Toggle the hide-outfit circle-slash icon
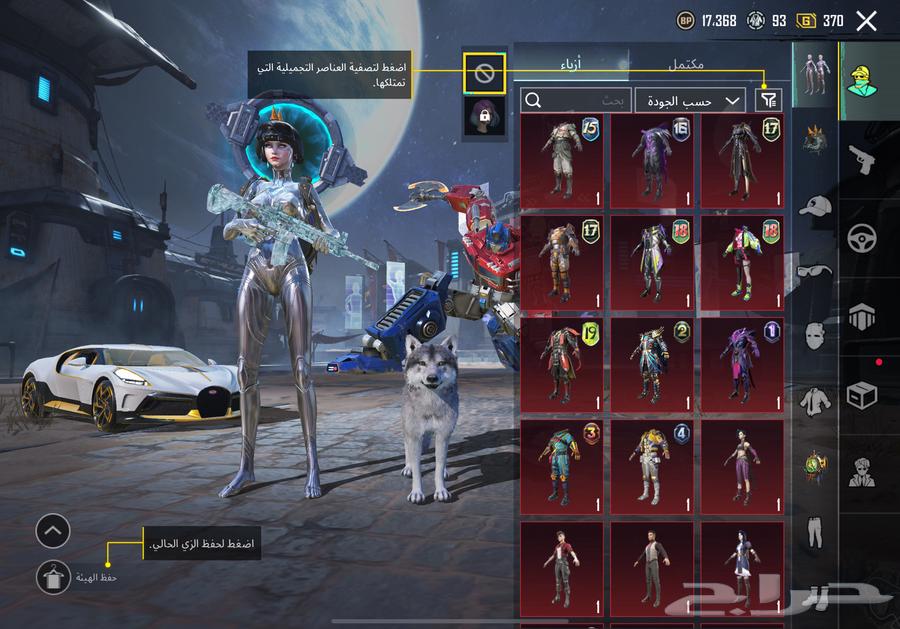This screenshot has width=900, height=629. point(484,72)
